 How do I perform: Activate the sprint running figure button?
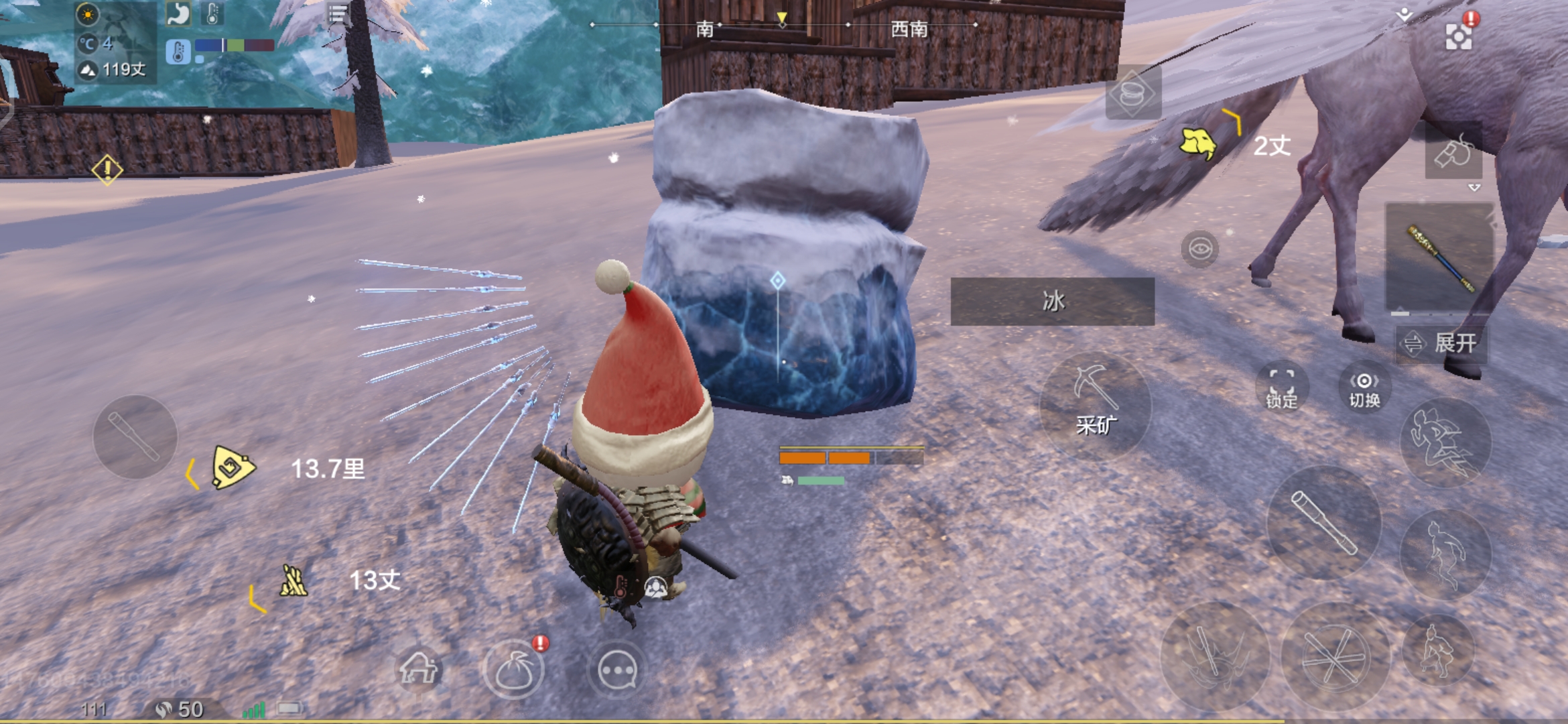[1445, 442]
